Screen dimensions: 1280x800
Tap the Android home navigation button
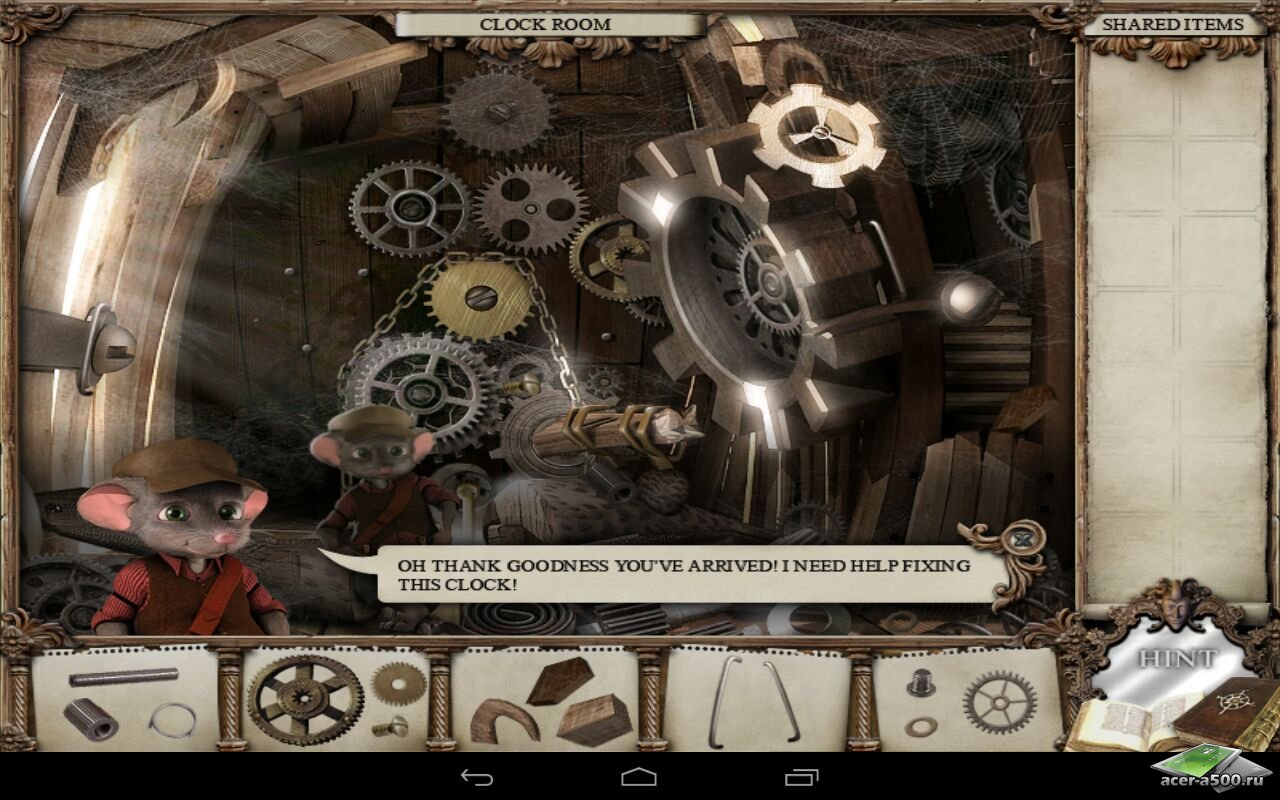(639, 777)
